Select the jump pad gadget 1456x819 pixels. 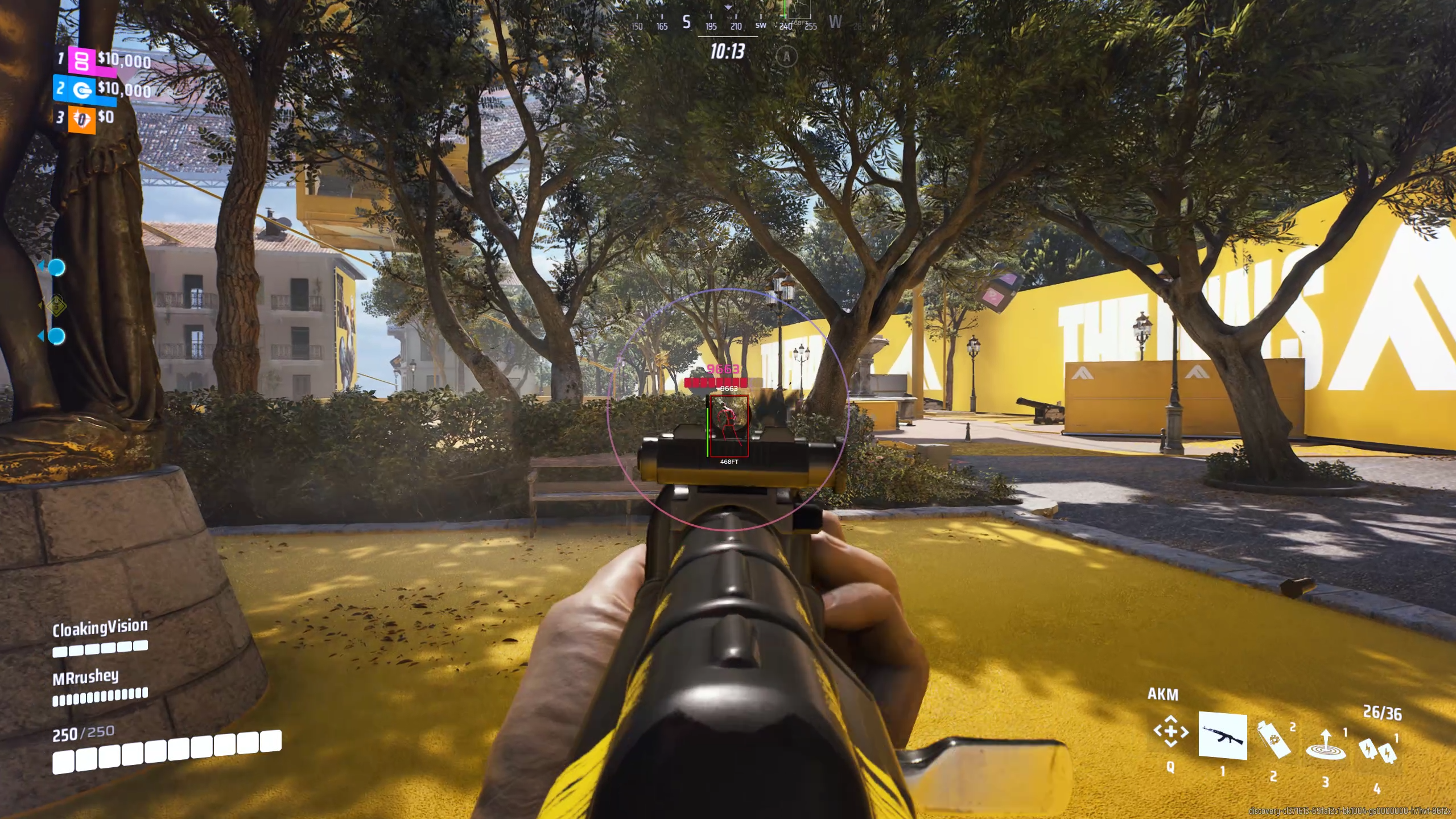(x=1325, y=745)
